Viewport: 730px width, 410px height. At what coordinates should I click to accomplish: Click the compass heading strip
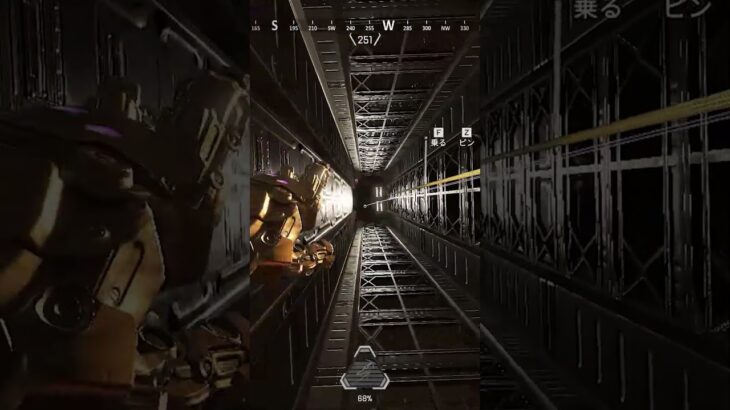click(364, 26)
